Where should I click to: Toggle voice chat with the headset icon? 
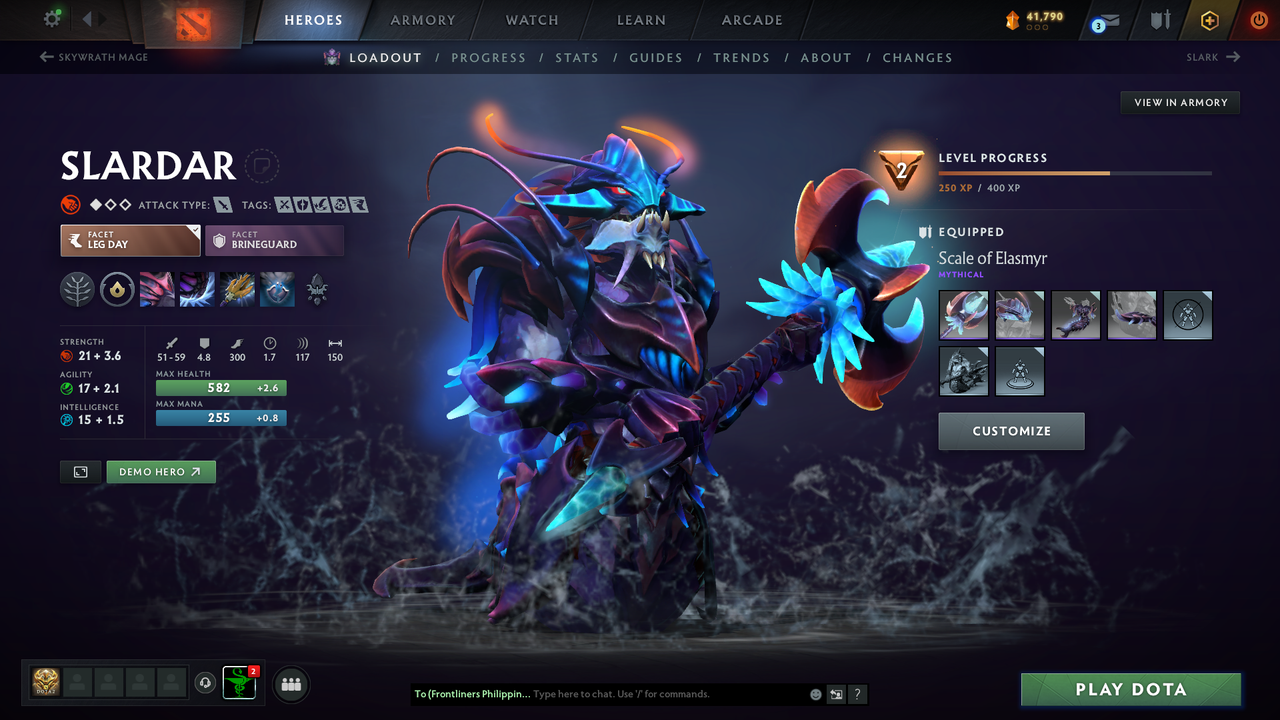207,682
